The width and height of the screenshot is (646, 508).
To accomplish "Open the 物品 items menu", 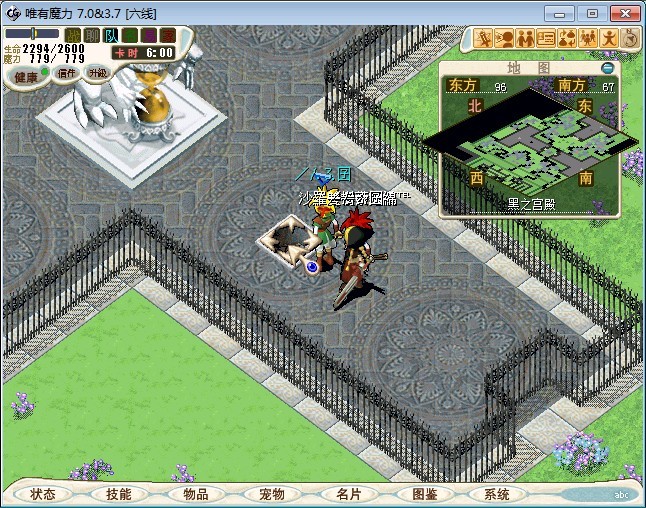I will (x=196, y=494).
